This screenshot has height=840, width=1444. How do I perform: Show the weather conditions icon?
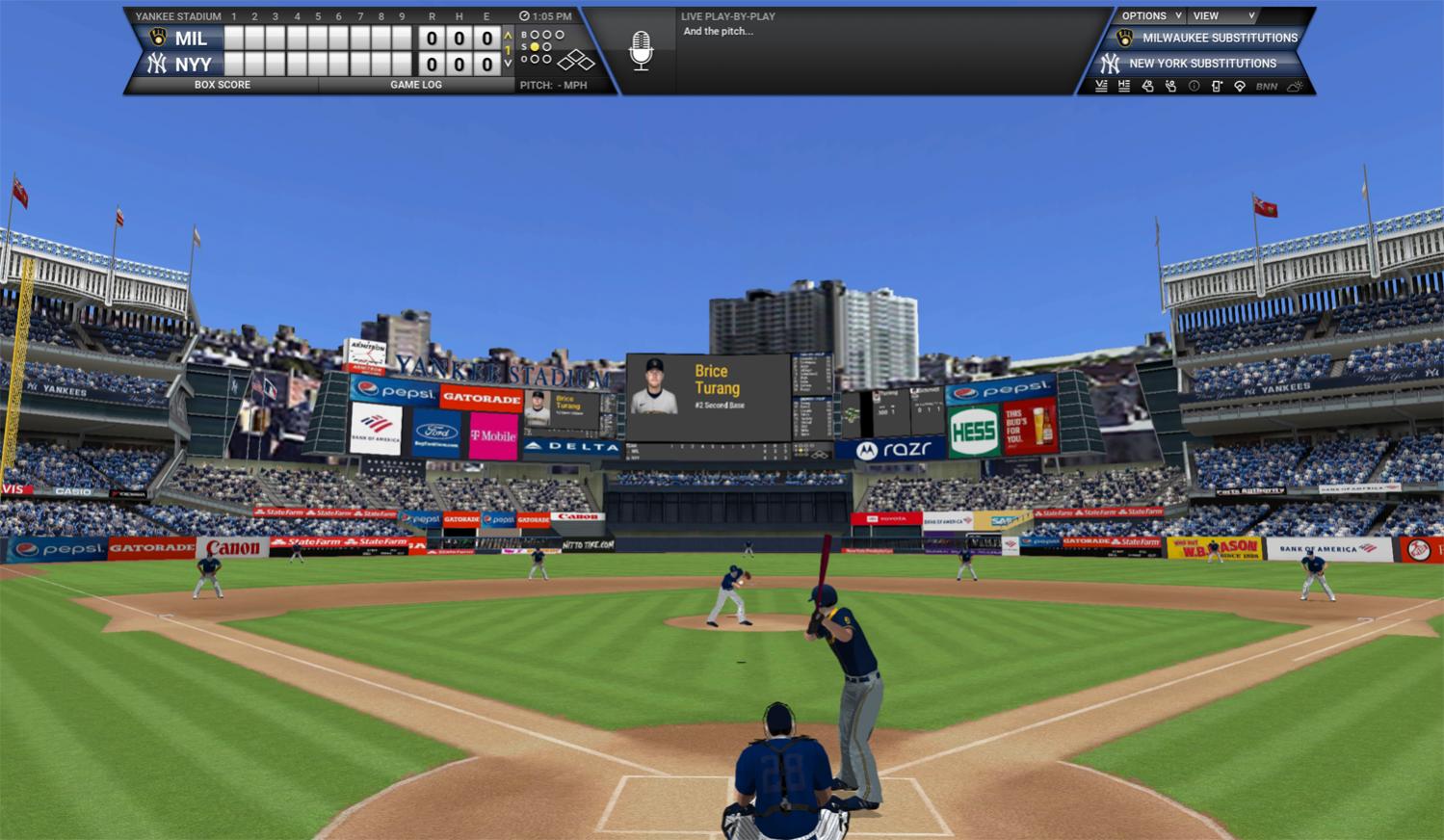point(1295,86)
